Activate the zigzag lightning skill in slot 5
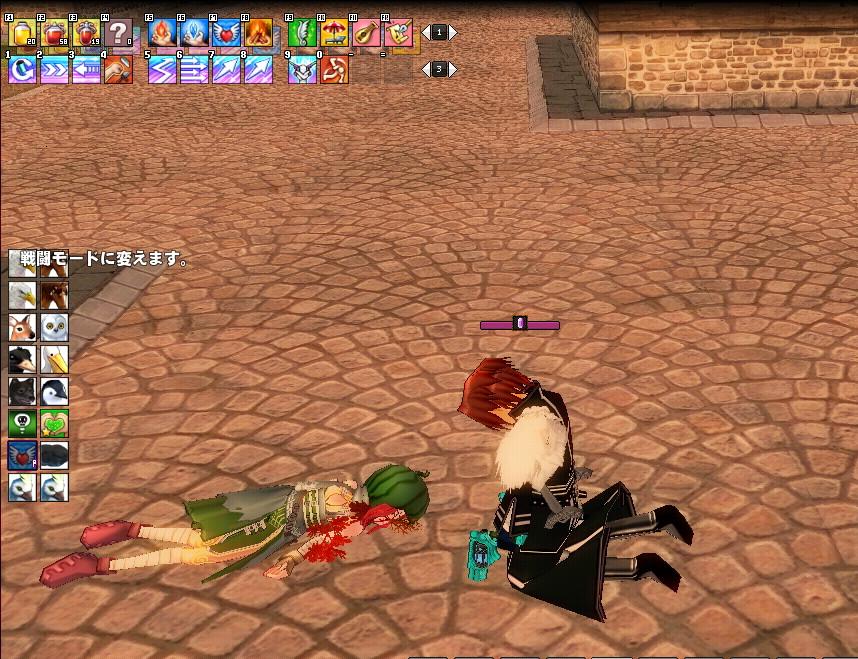Screen dimensions: 858x659 click(162, 70)
